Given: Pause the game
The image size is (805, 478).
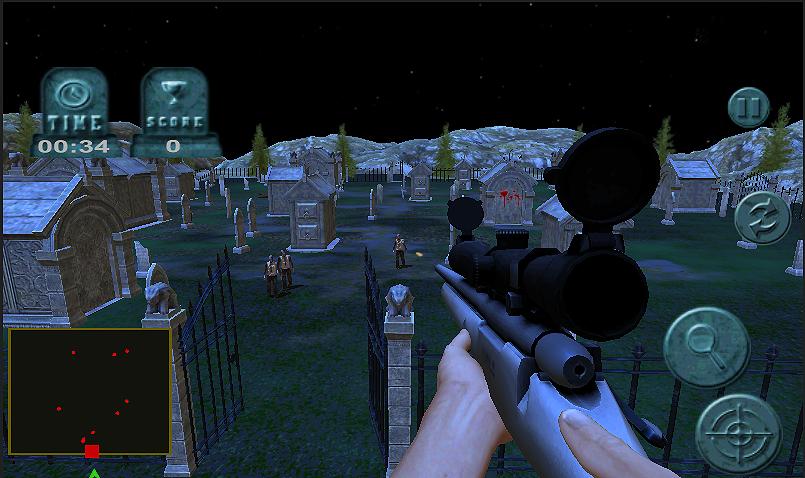Looking at the screenshot, I should click(x=748, y=107).
